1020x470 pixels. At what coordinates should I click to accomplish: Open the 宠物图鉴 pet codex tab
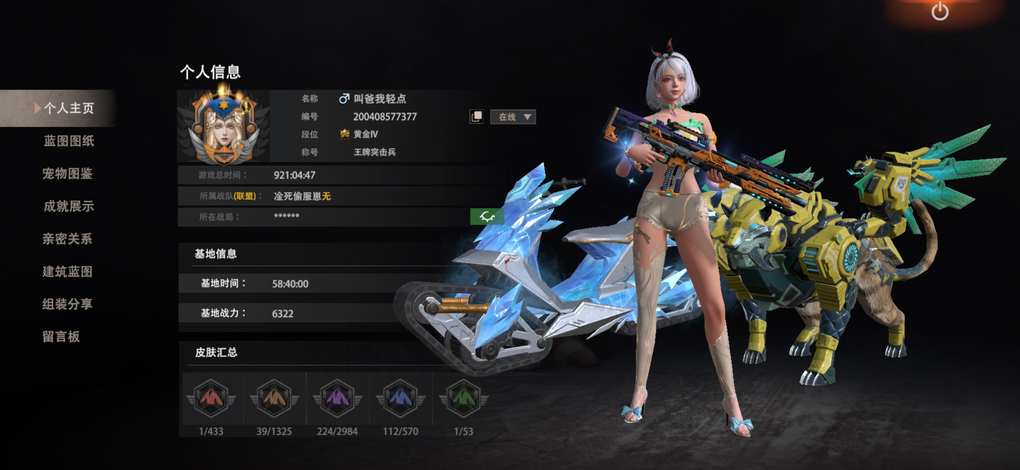(68, 174)
